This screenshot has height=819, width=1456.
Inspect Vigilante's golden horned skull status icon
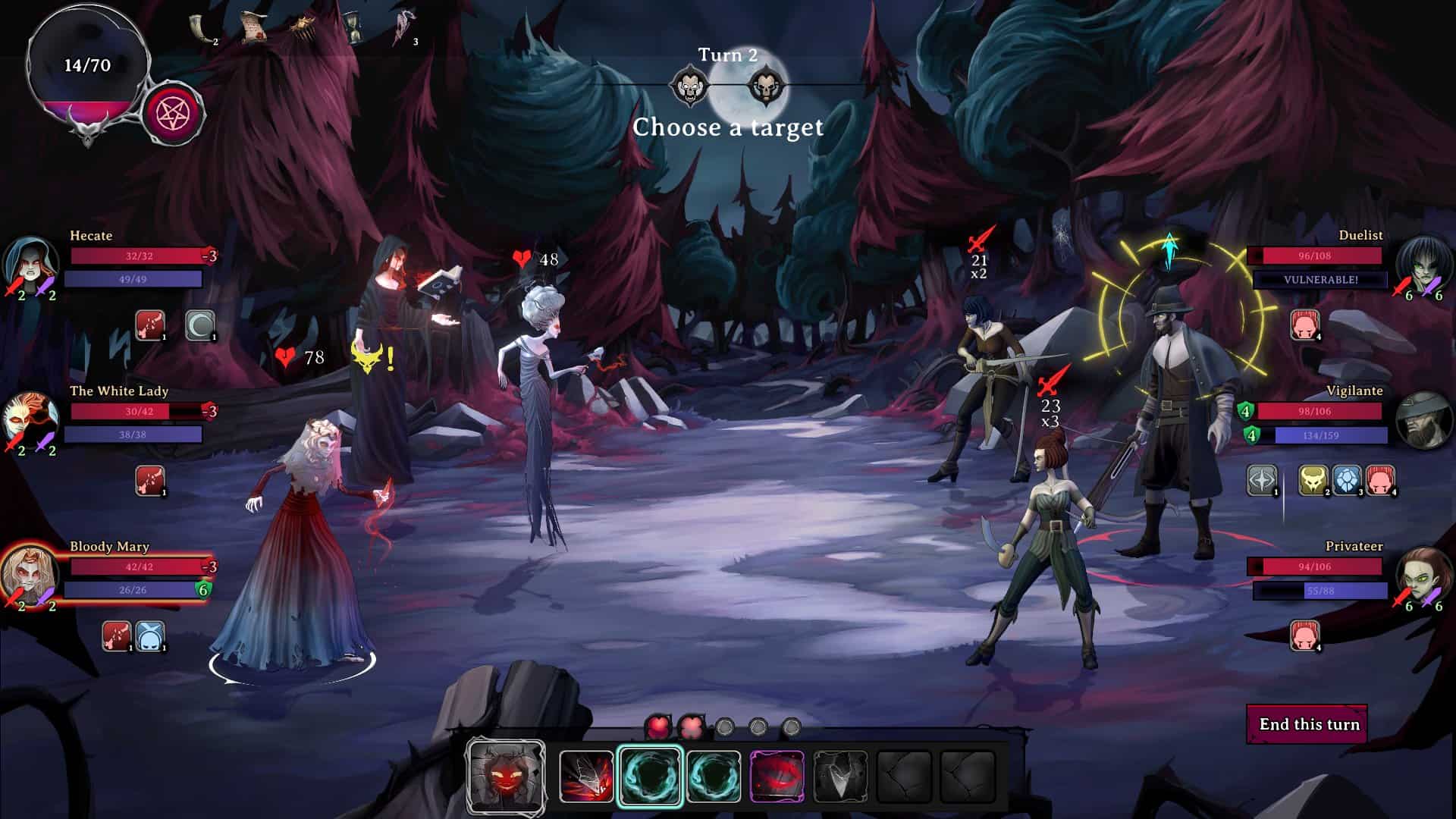click(1313, 481)
